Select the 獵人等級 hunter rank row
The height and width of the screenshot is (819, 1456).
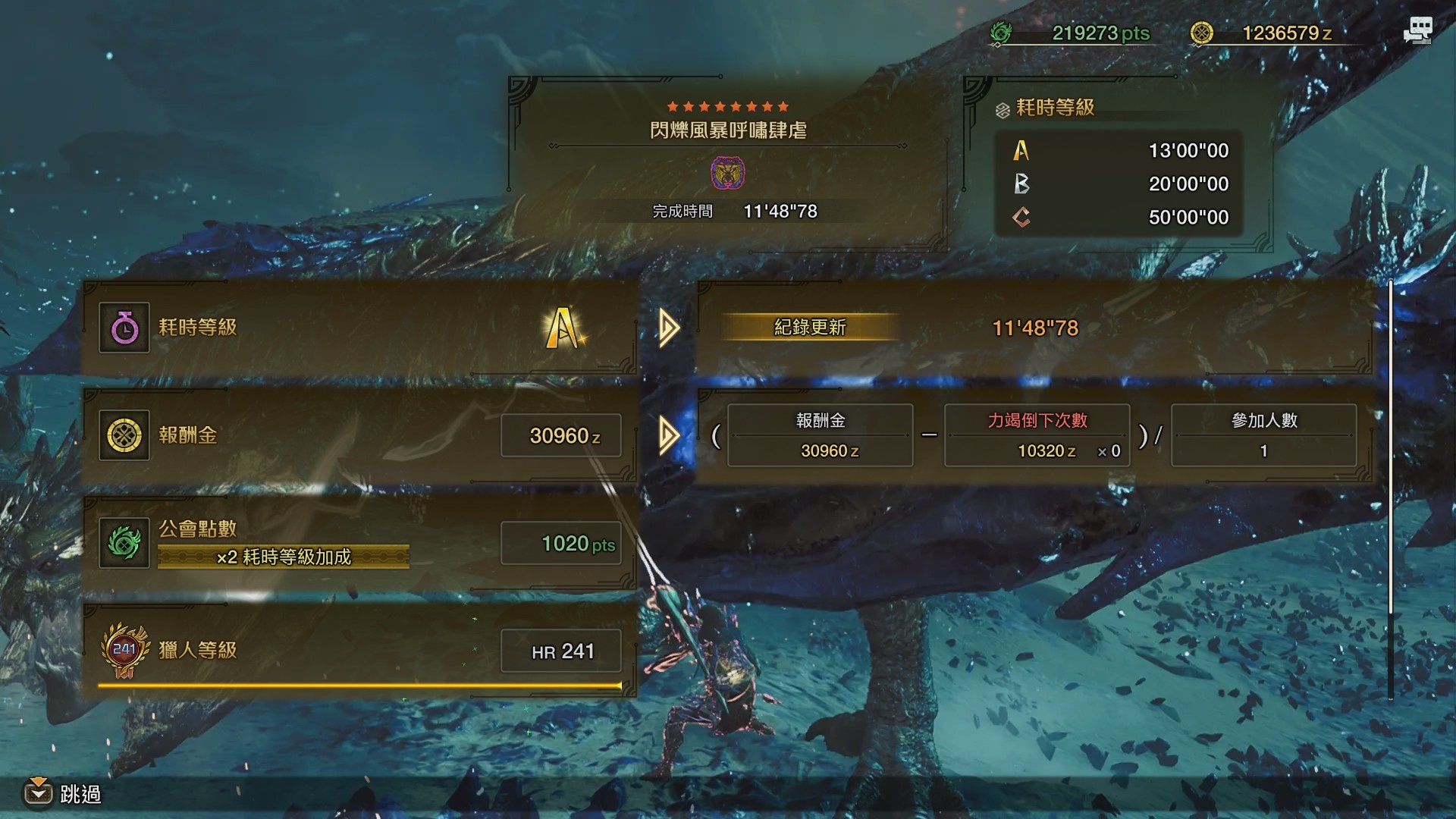pos(359,651)
